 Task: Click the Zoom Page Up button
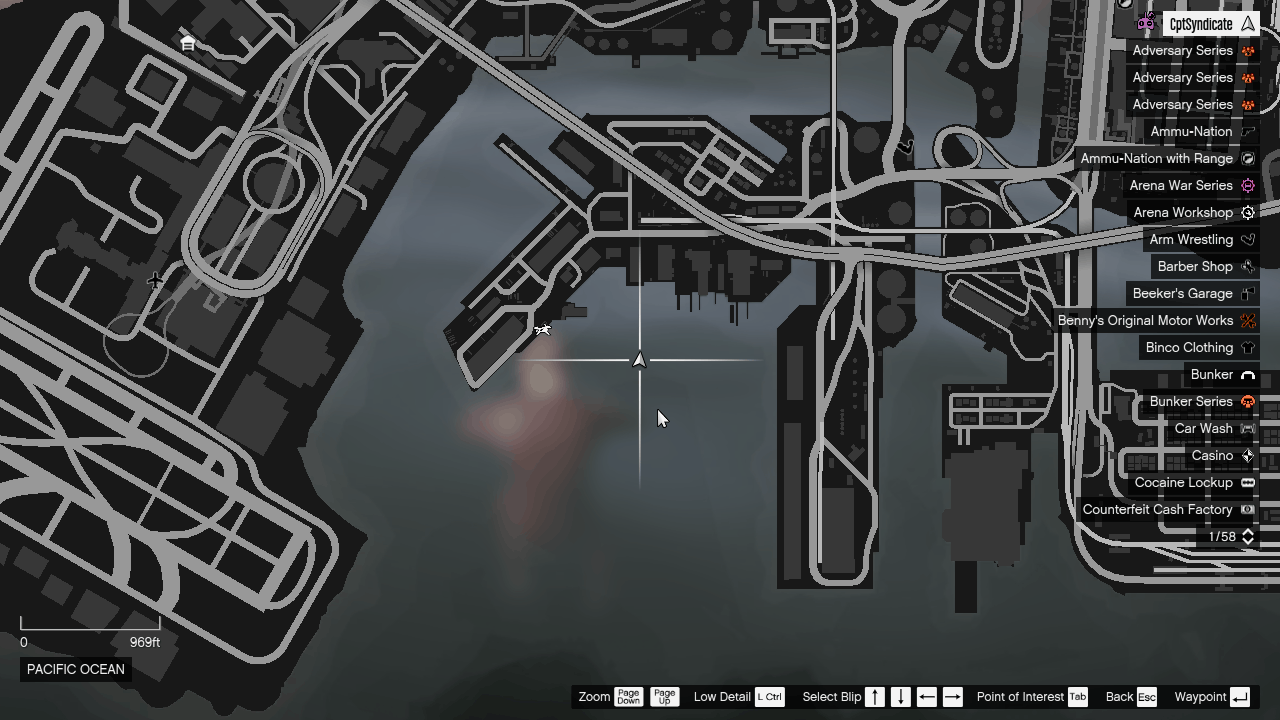(665, 697)
